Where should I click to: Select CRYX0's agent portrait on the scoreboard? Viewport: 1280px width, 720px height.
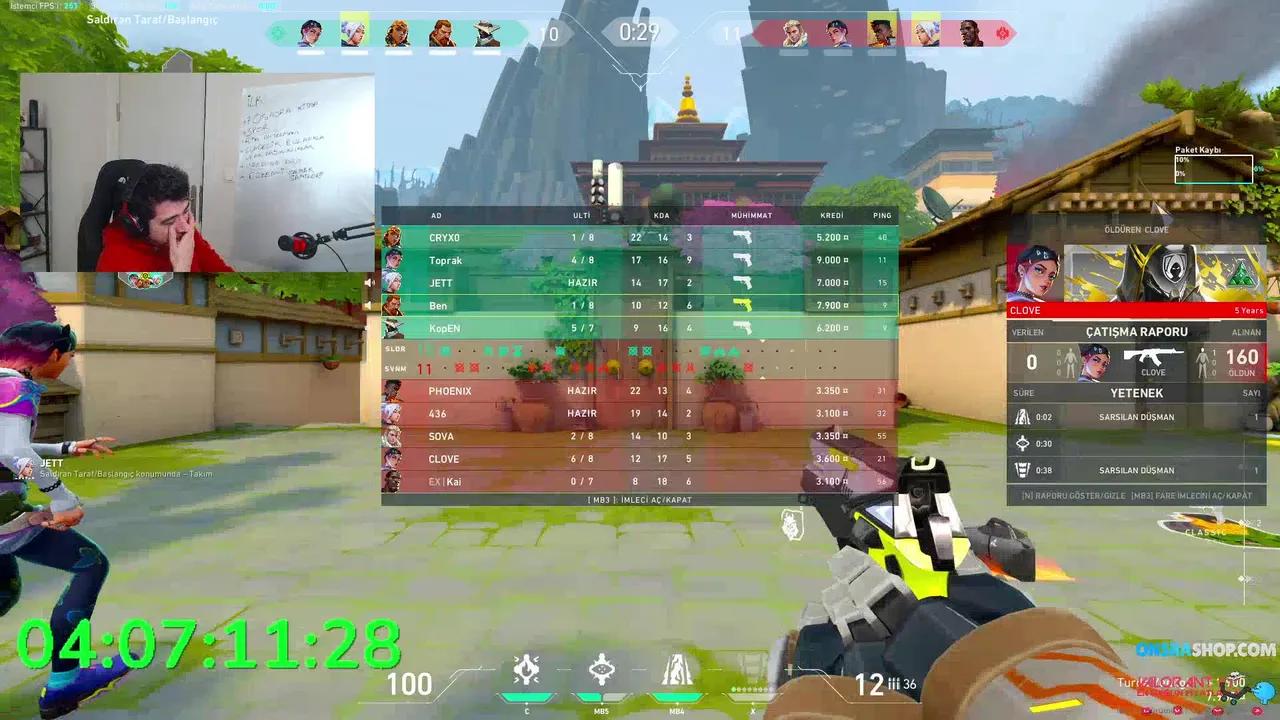(x=394, y=237)
